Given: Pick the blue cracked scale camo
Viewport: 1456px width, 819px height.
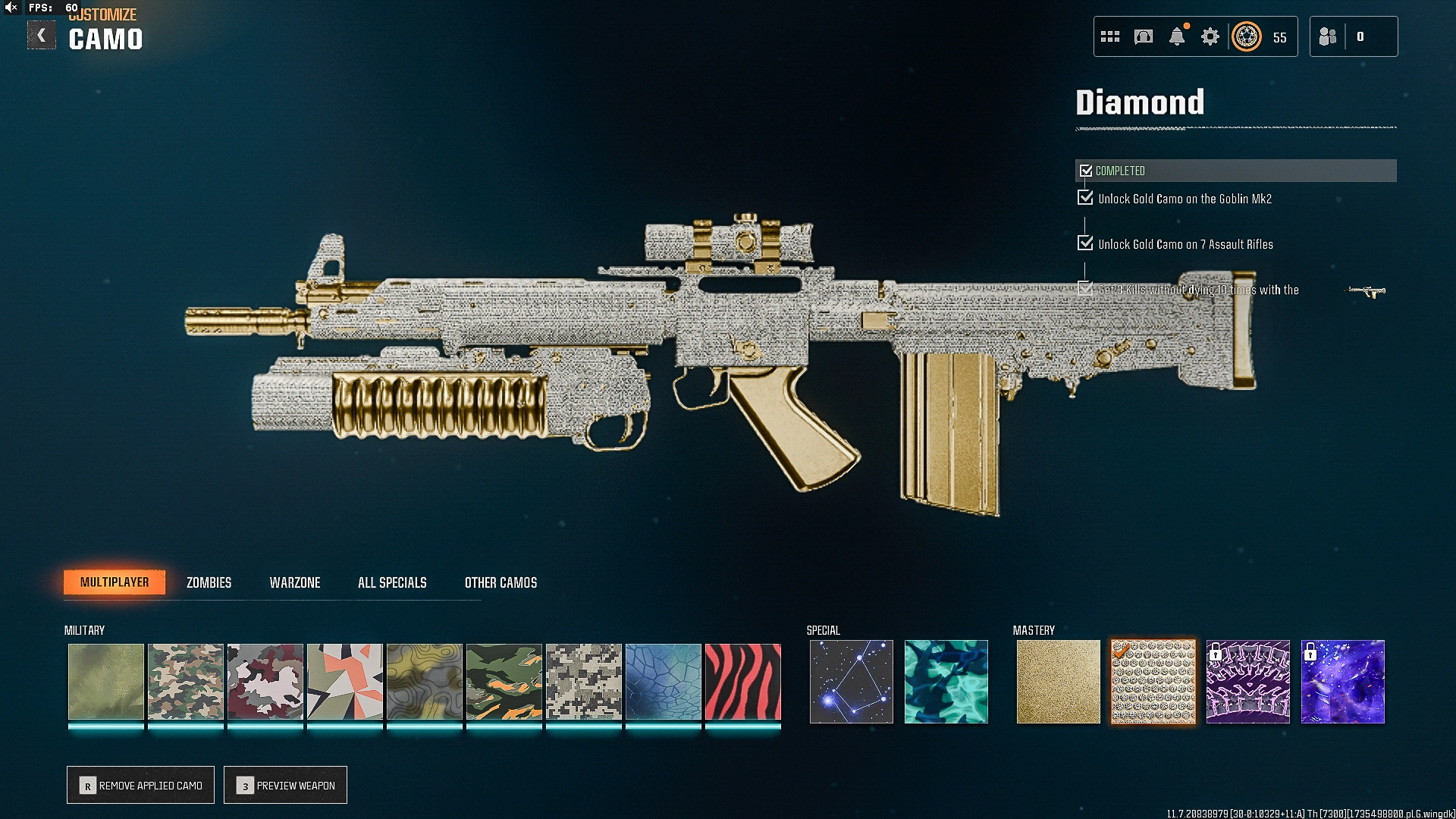Looking at the screenshot, I should point(663,681).
